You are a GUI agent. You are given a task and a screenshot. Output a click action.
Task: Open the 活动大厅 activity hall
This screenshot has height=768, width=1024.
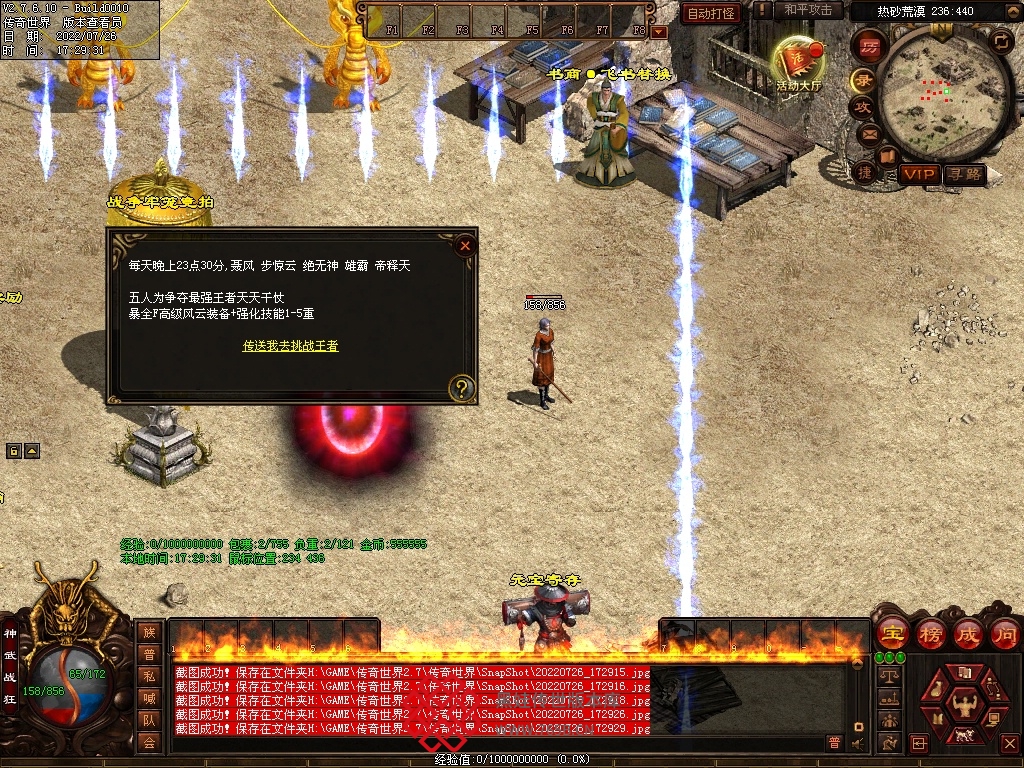click(x=798, y=63)
